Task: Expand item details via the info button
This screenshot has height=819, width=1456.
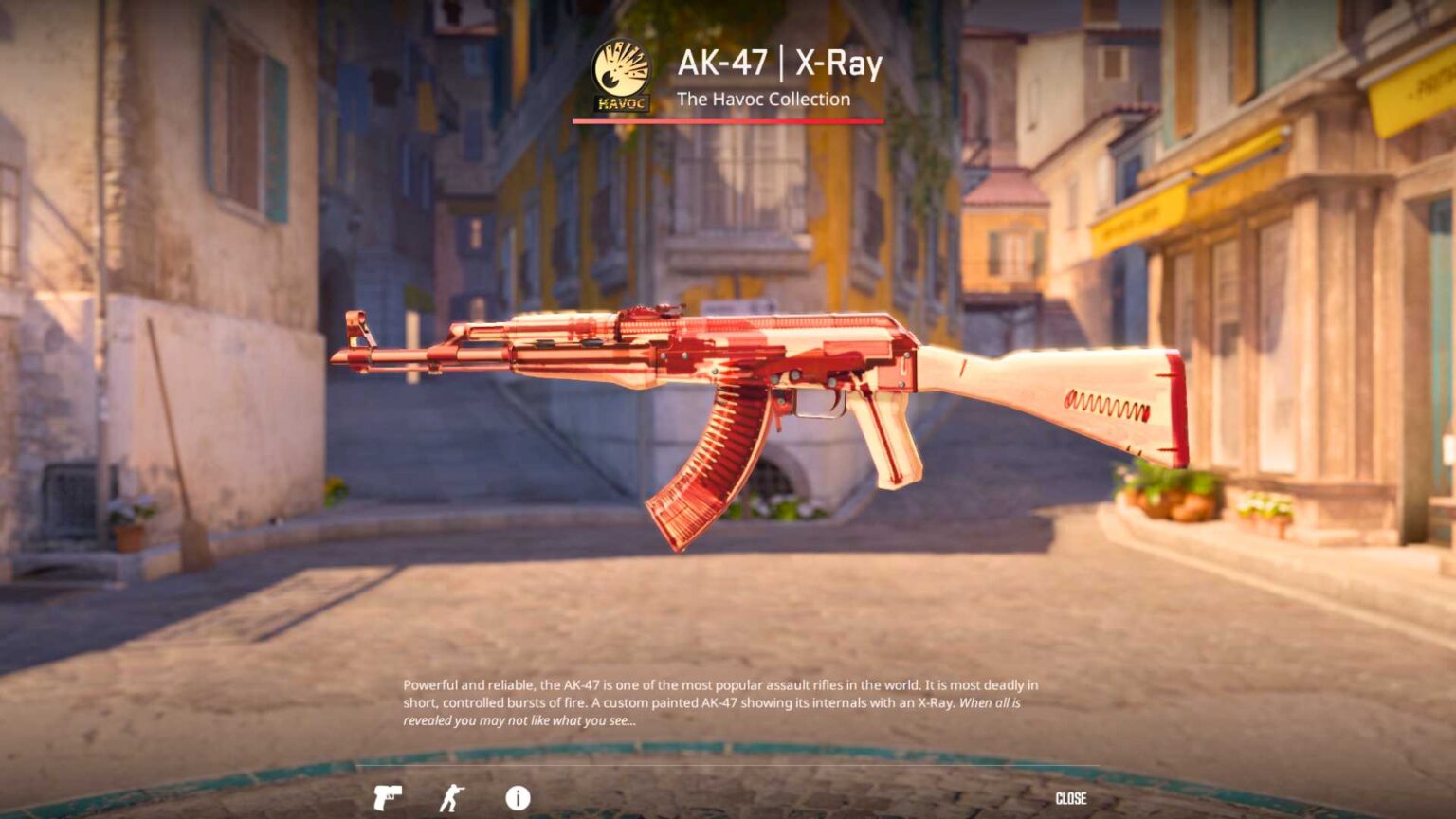Action: (517, 797)
